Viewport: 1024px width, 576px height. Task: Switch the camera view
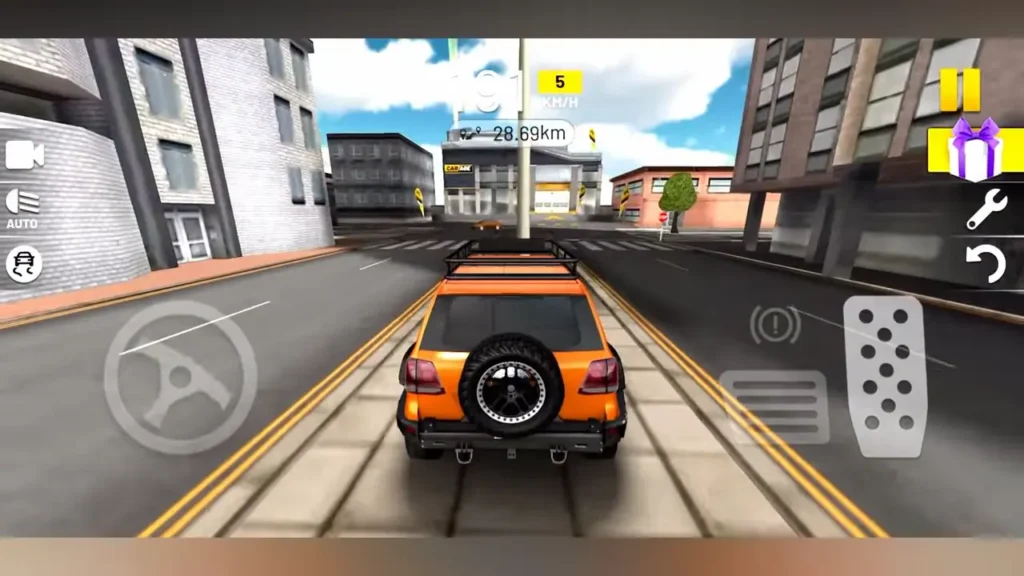click(x=24, y=155)
